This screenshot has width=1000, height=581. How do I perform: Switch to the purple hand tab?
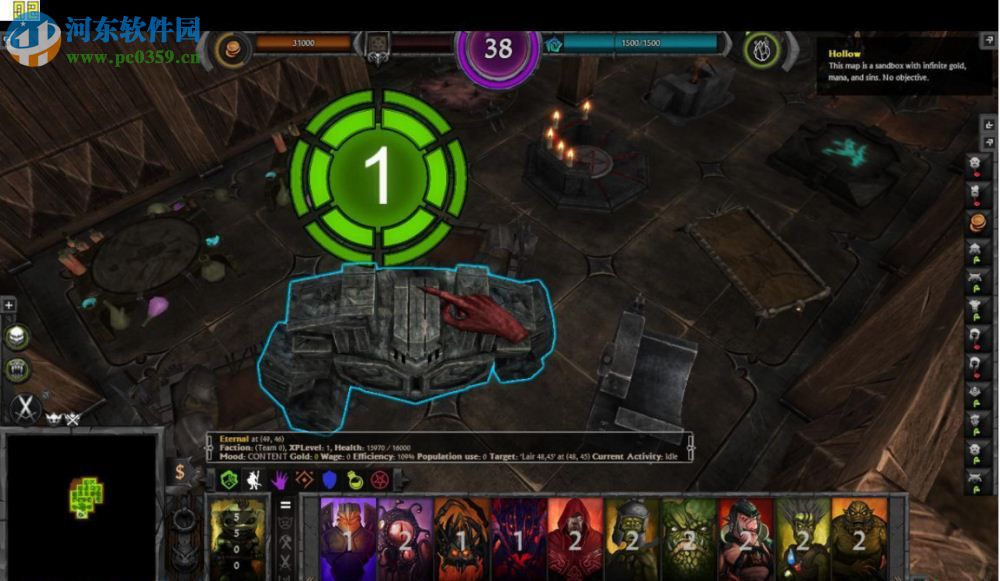tap(280, 480)
